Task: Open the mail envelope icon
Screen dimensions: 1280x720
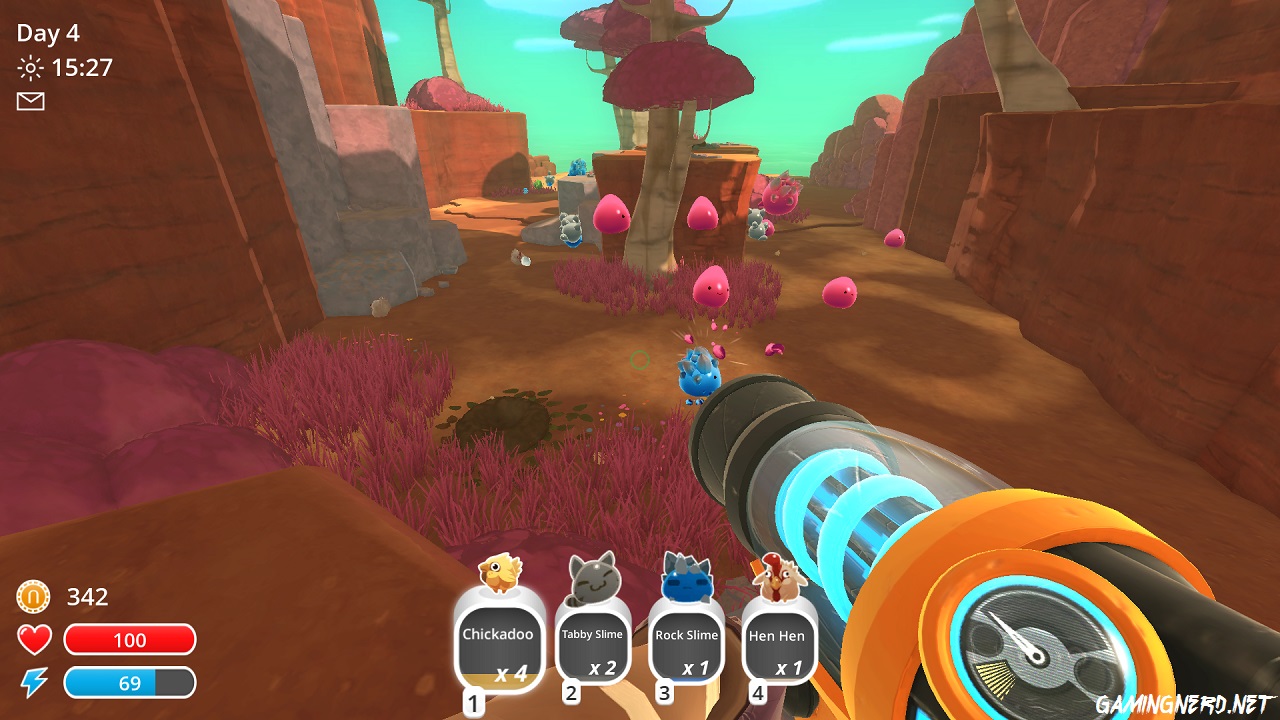Action: click(31, 102)
